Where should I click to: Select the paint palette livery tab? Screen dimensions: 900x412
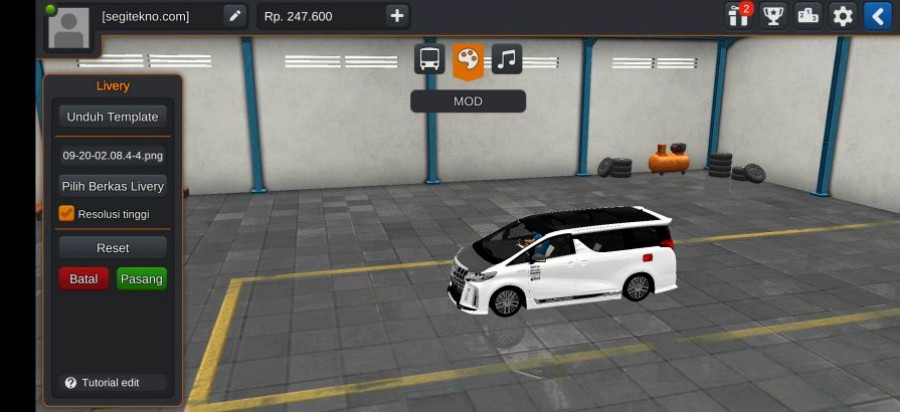[468, 59]
